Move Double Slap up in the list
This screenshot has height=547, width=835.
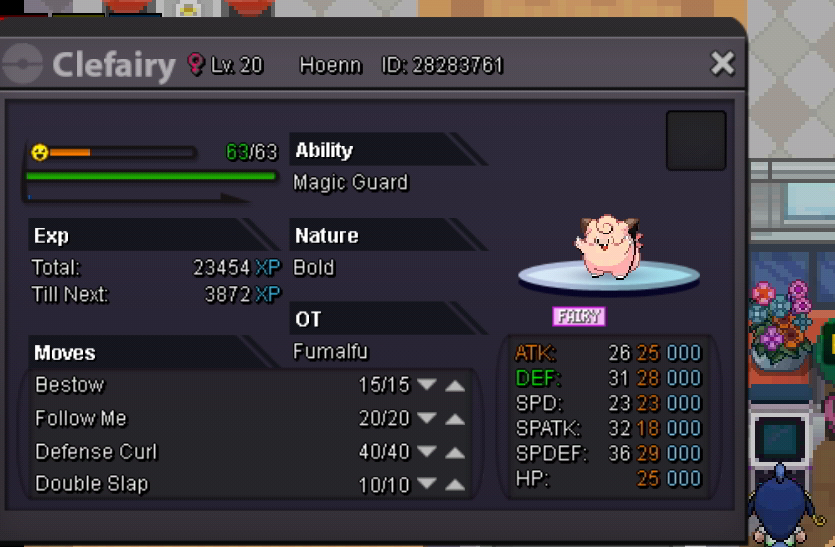coord(455,485)
